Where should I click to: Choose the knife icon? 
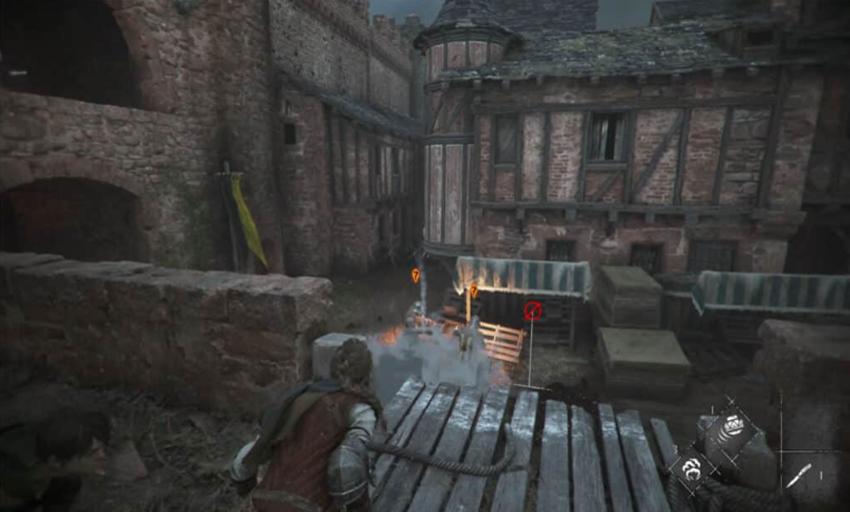click(x=797, y=475)
